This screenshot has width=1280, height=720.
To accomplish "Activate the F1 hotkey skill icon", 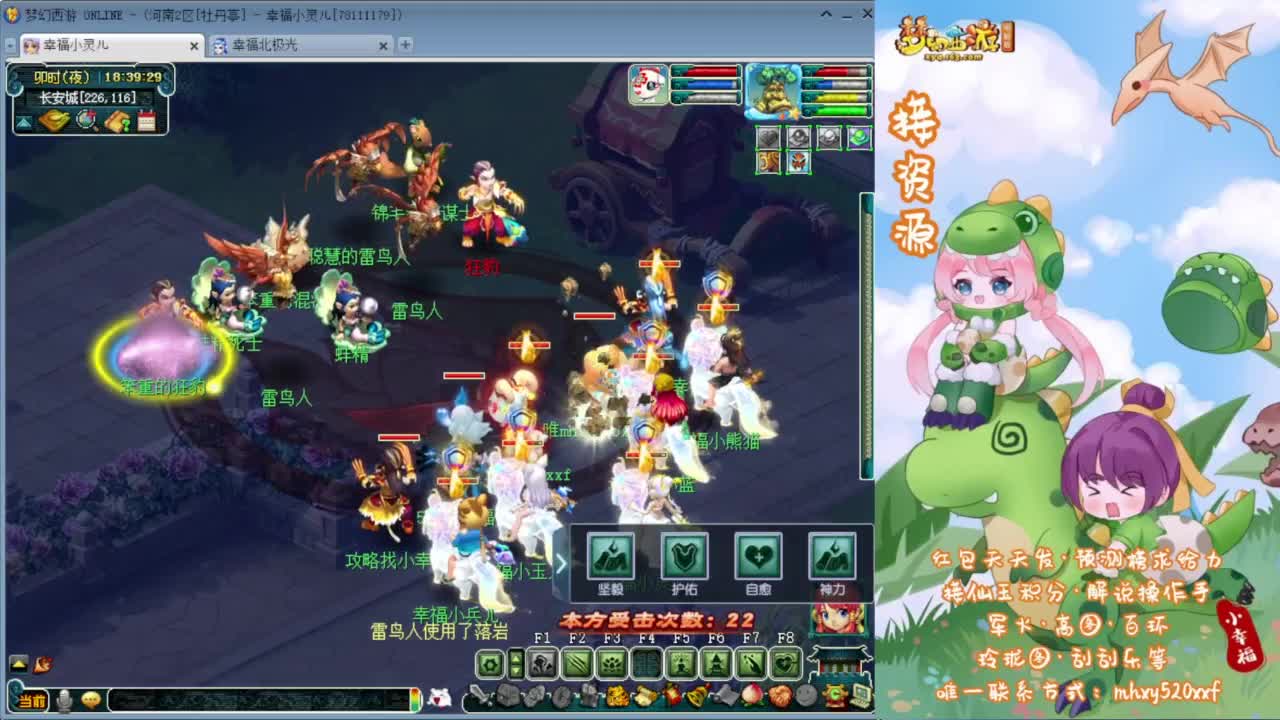I will [x=540, y=663].
